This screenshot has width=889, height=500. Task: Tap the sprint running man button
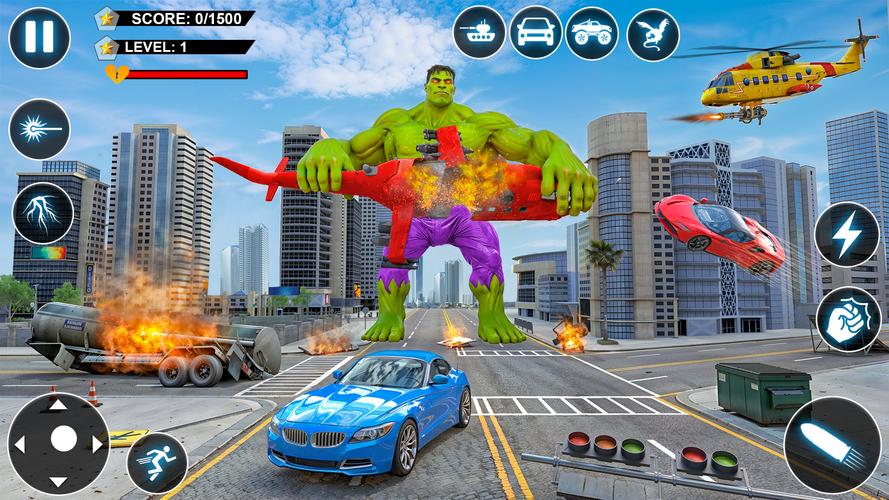tap(157, 463)
